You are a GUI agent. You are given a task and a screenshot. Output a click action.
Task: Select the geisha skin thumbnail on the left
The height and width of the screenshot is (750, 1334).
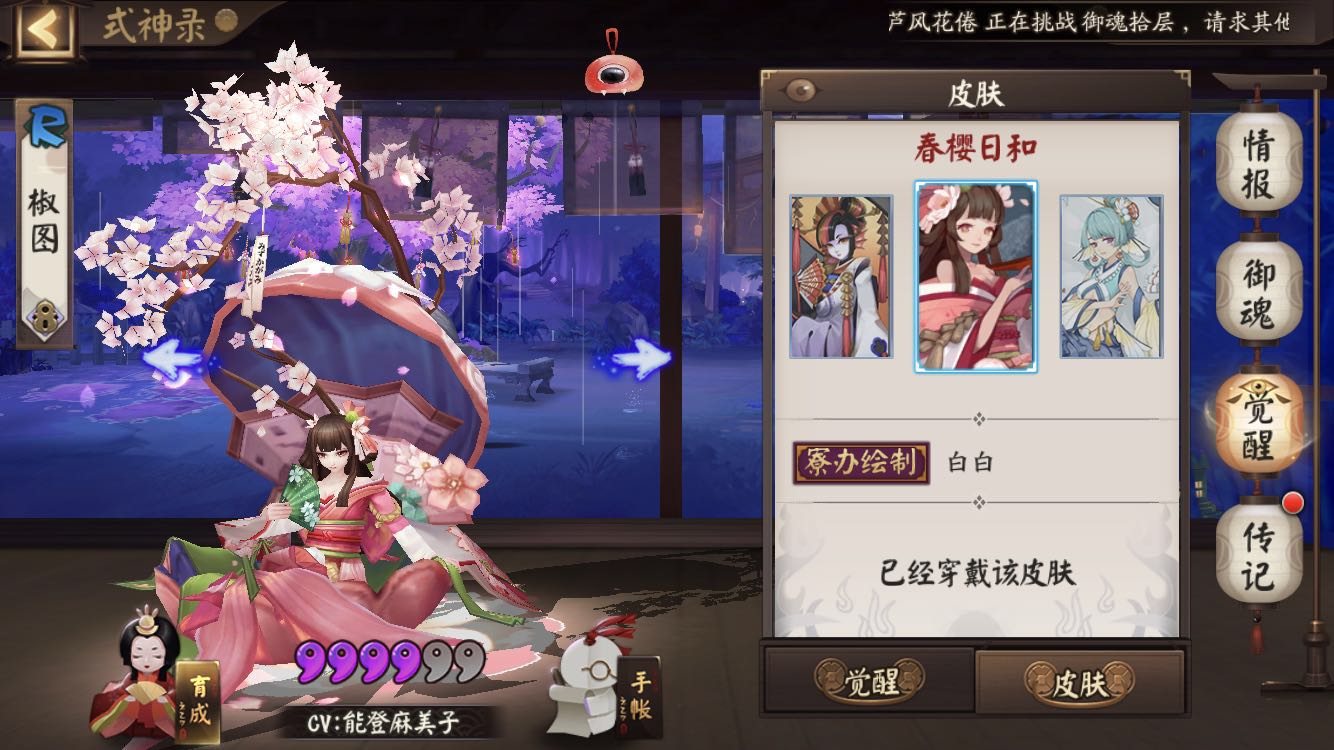pyautogui.click(x=839, y=277)
